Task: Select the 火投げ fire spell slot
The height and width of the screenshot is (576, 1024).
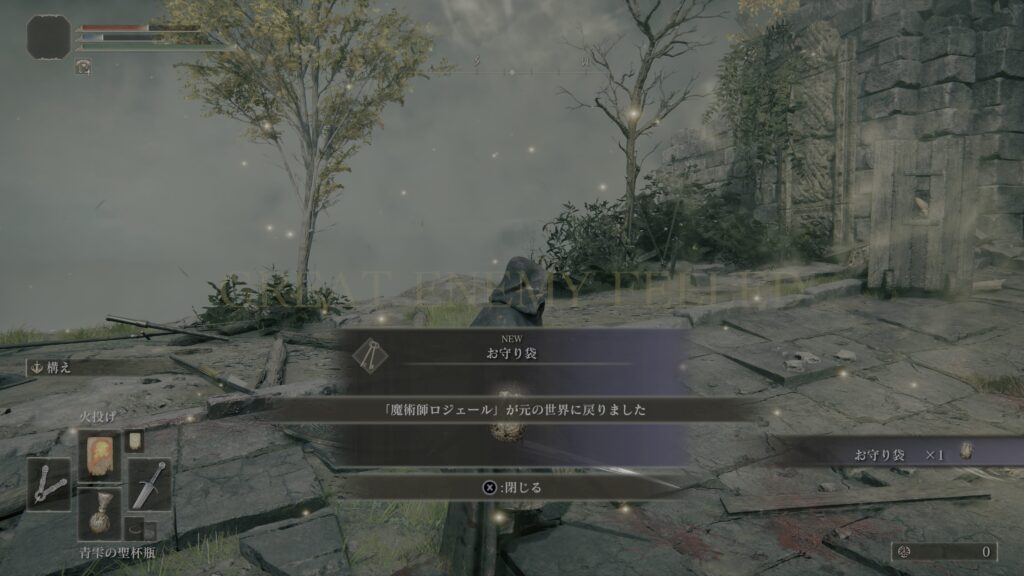Action: coord(98,456)
